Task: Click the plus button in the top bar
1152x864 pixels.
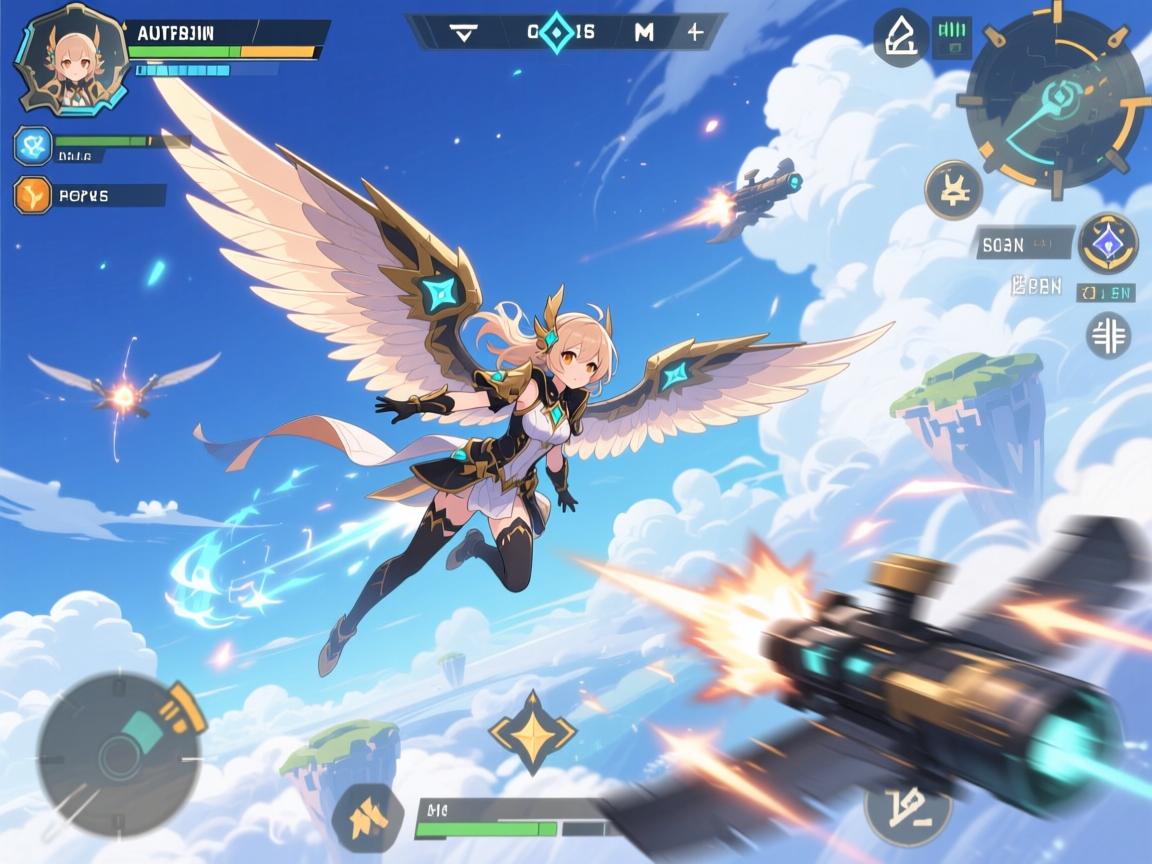Action: click(696, 32)
